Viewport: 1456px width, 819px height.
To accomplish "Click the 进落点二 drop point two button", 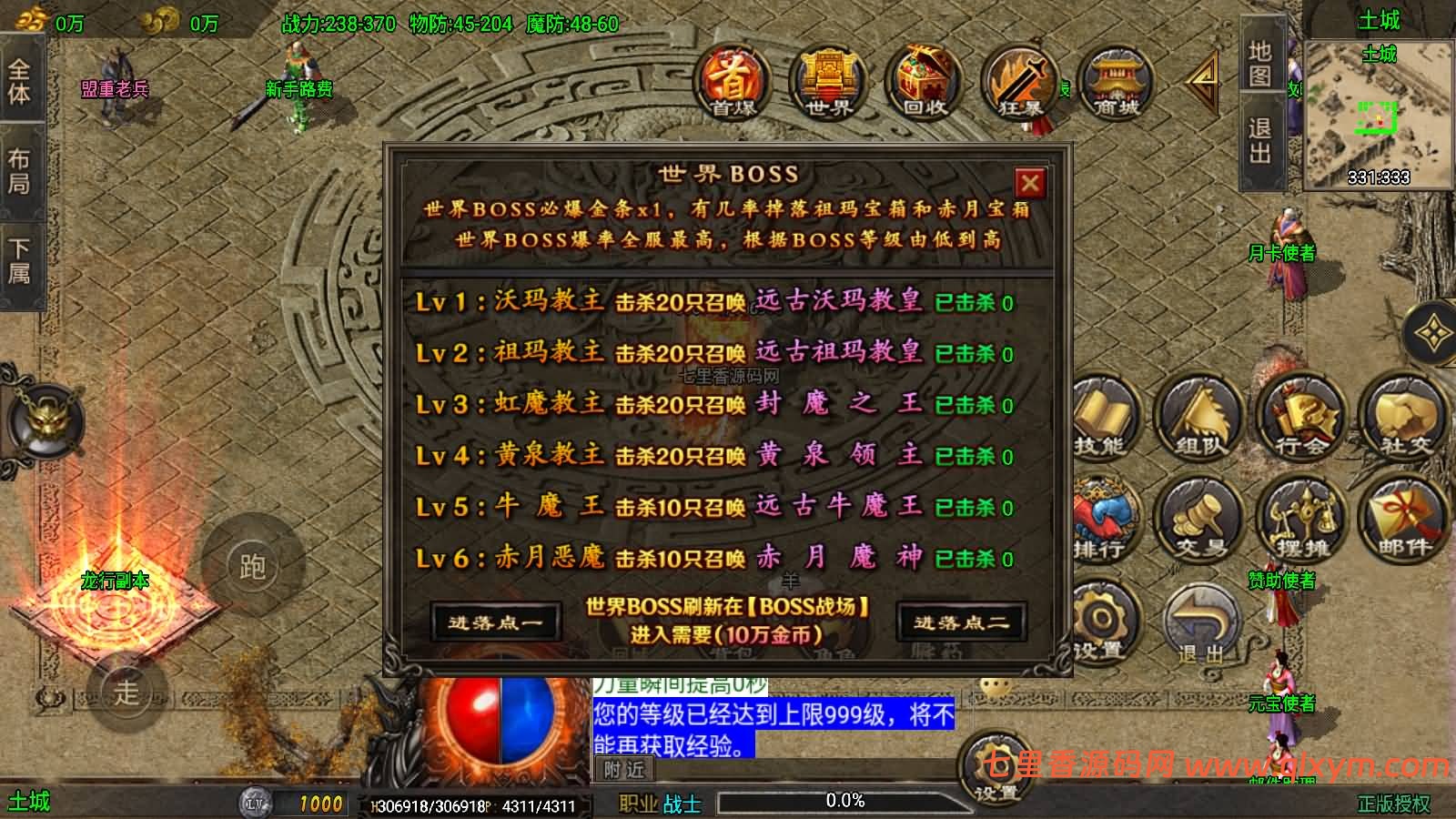I will 963,619.
